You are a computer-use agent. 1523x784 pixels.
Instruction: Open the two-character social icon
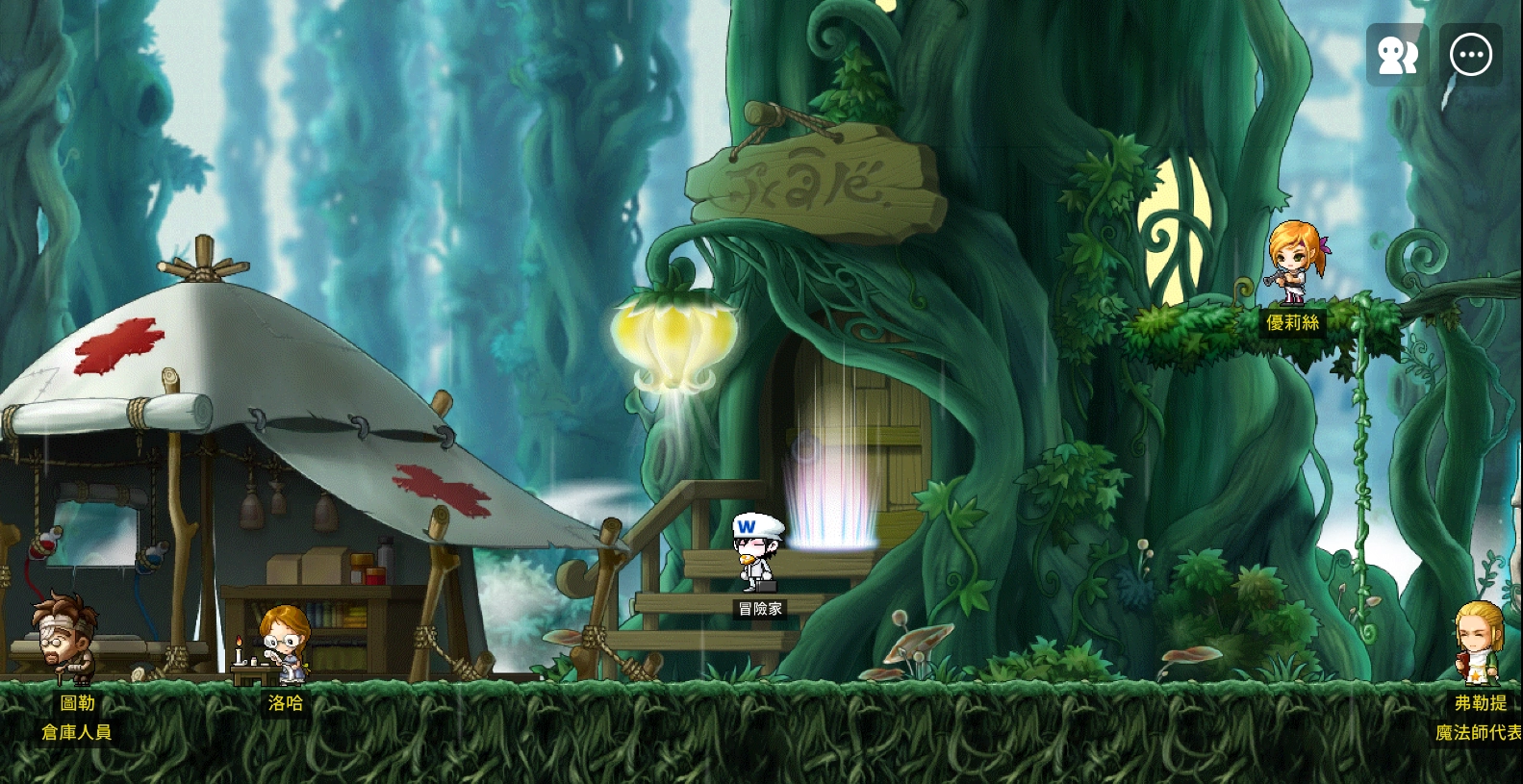point(1397,56)
